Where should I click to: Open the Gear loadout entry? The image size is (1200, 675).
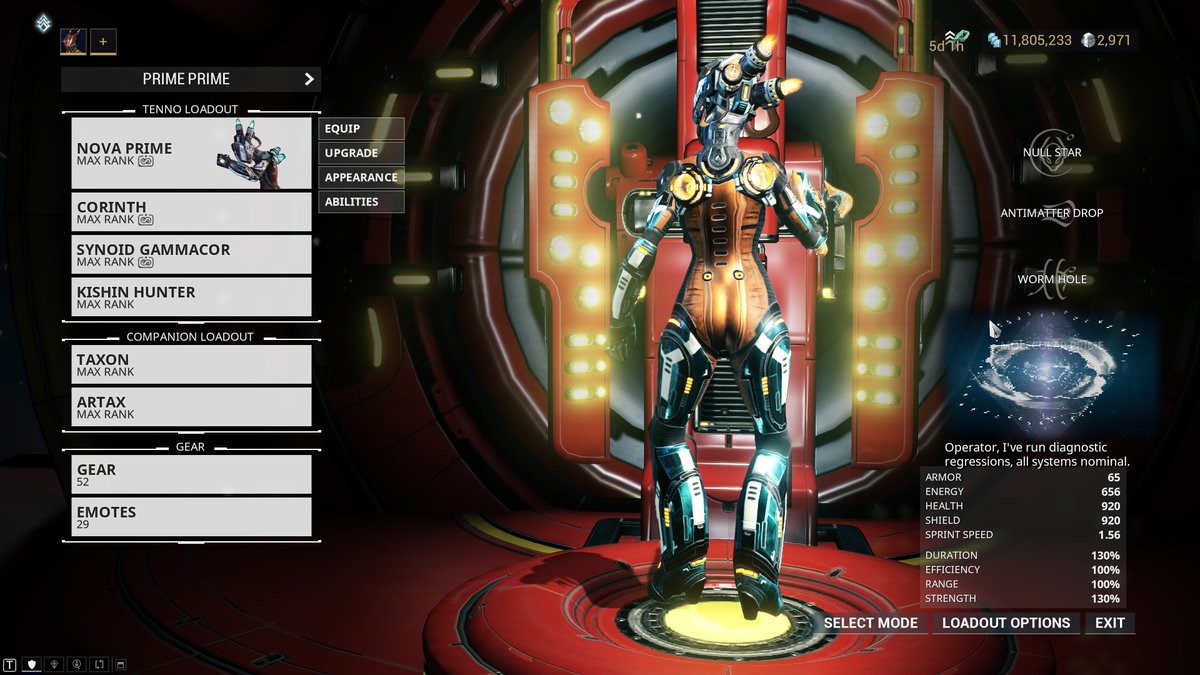191,474
